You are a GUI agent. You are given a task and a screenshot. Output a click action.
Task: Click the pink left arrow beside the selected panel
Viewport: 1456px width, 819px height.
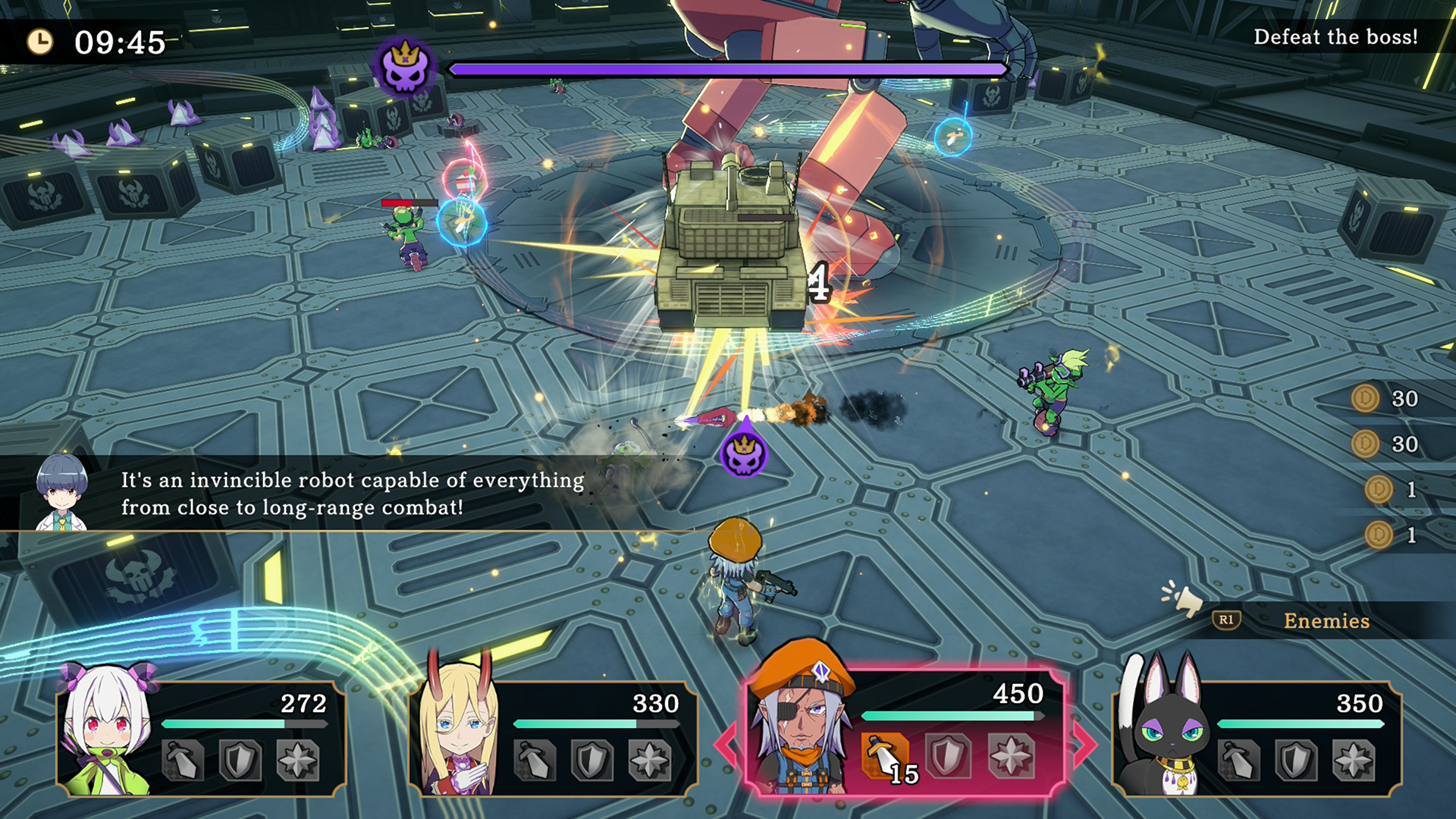[x=726, y=745]
